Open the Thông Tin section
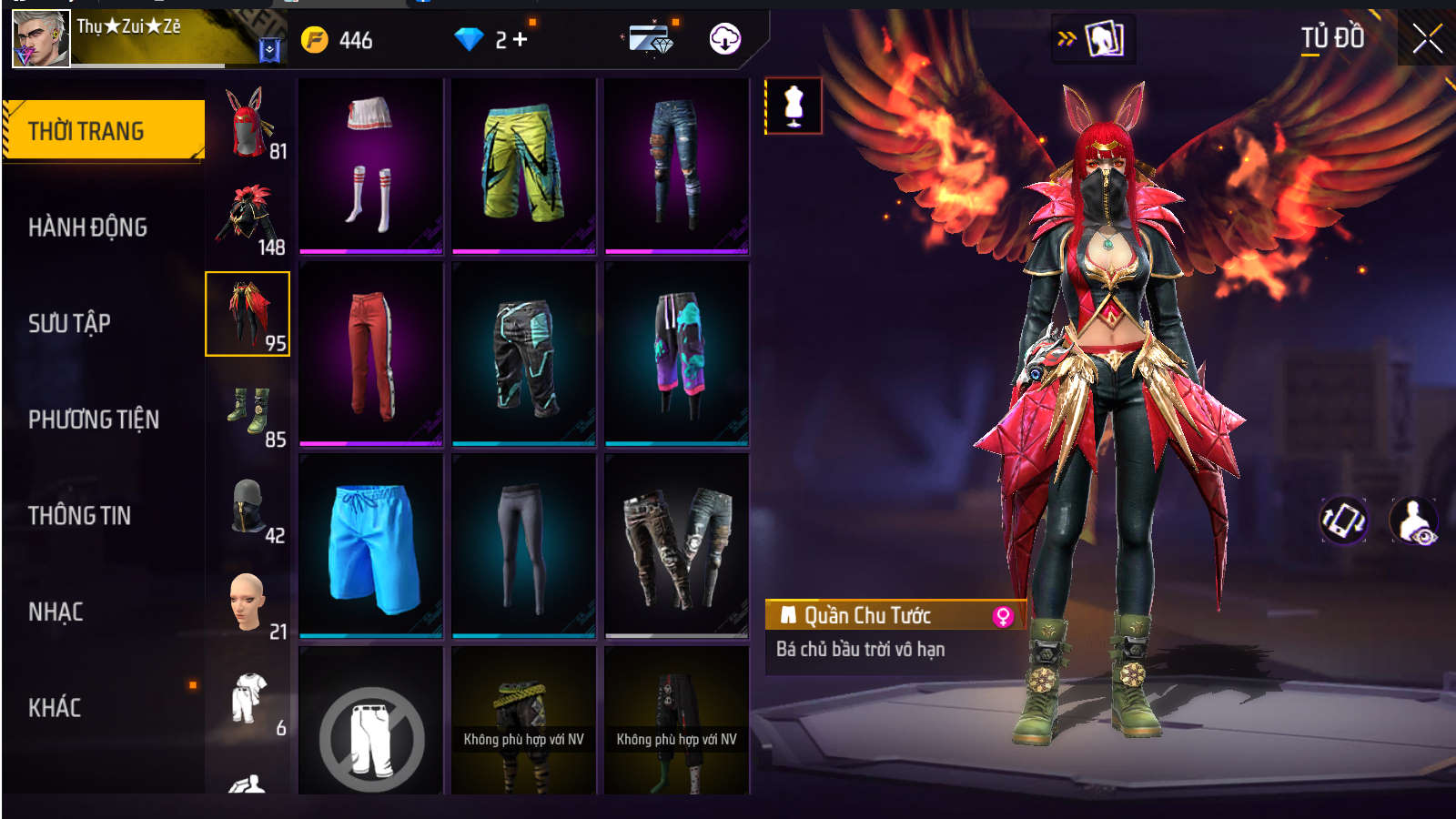Screen dimensions: 1456x819 (x=80, y=516)
